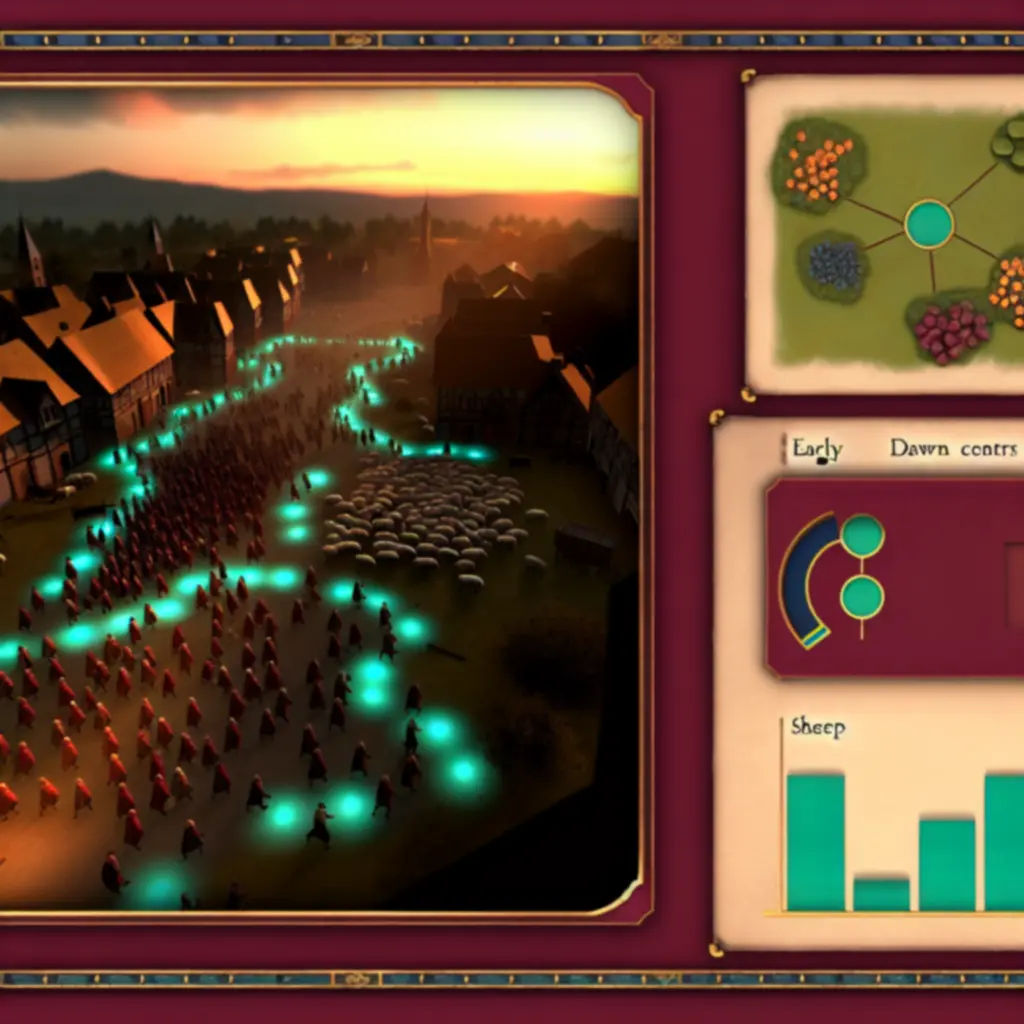Open the Dawn contrs tab

coord(952,449)
